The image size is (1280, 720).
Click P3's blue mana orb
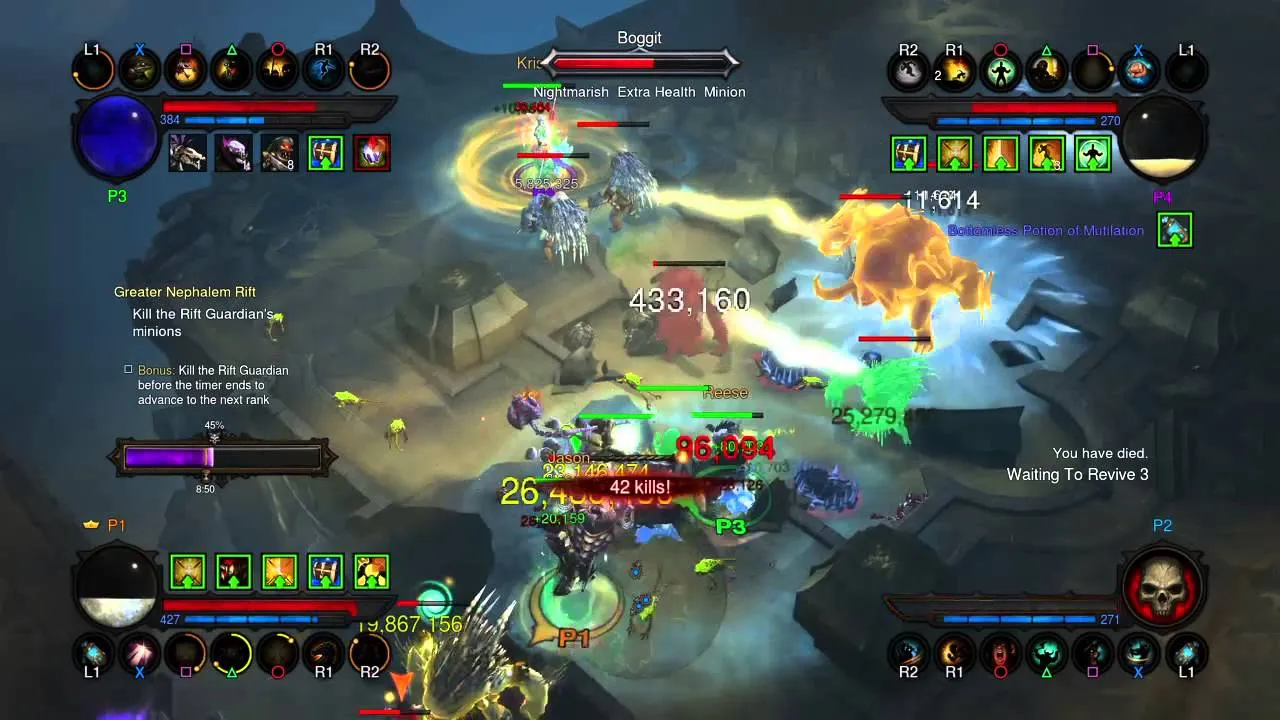coord(114,137)
